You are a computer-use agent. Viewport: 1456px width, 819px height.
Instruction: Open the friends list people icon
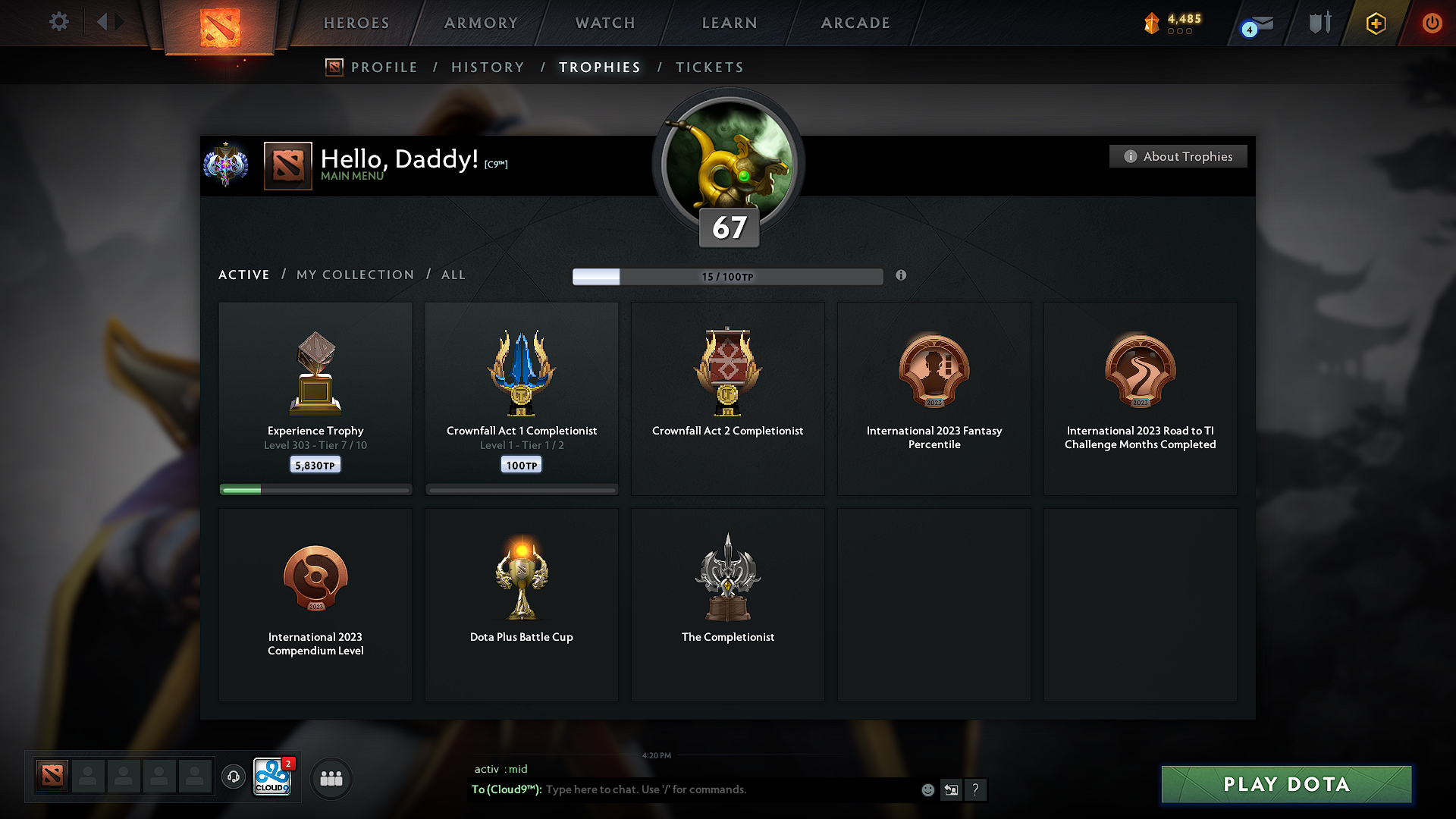click(331, 778)
